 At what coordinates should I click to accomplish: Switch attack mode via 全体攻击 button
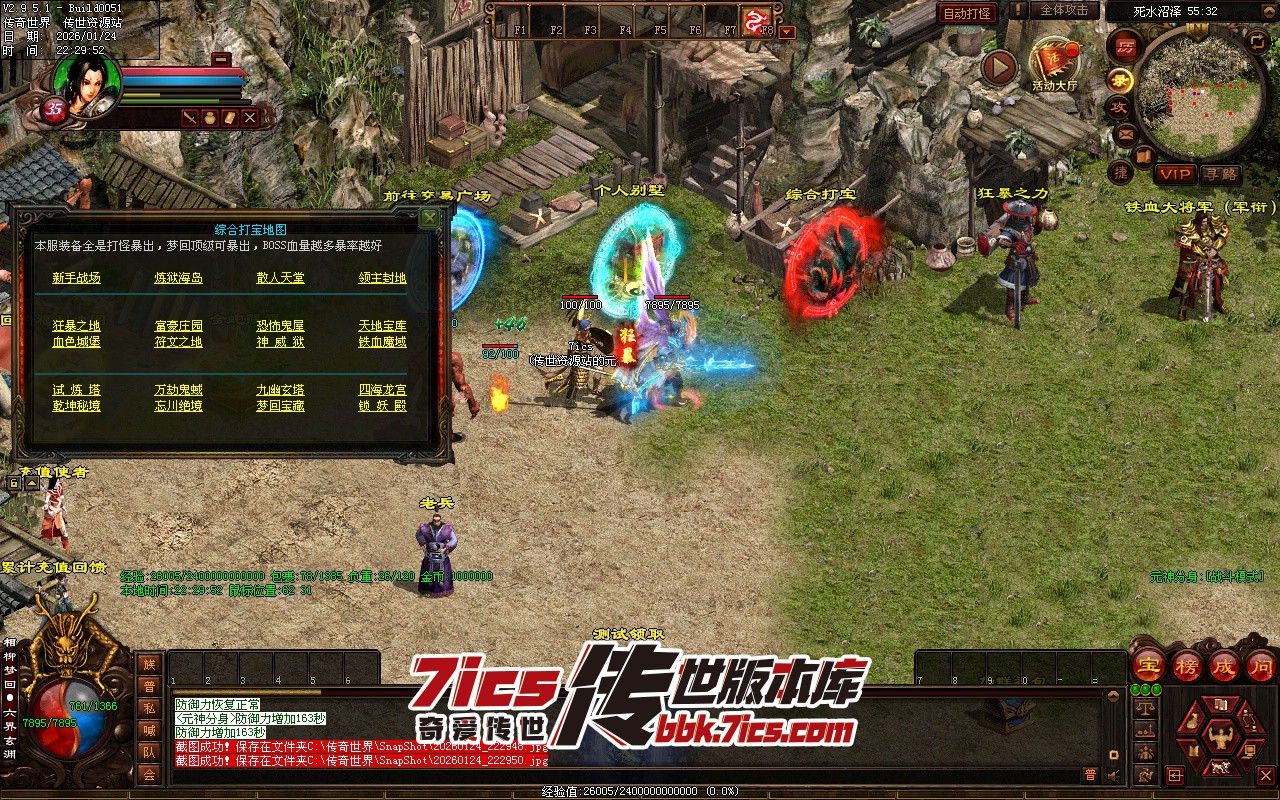1064,10
